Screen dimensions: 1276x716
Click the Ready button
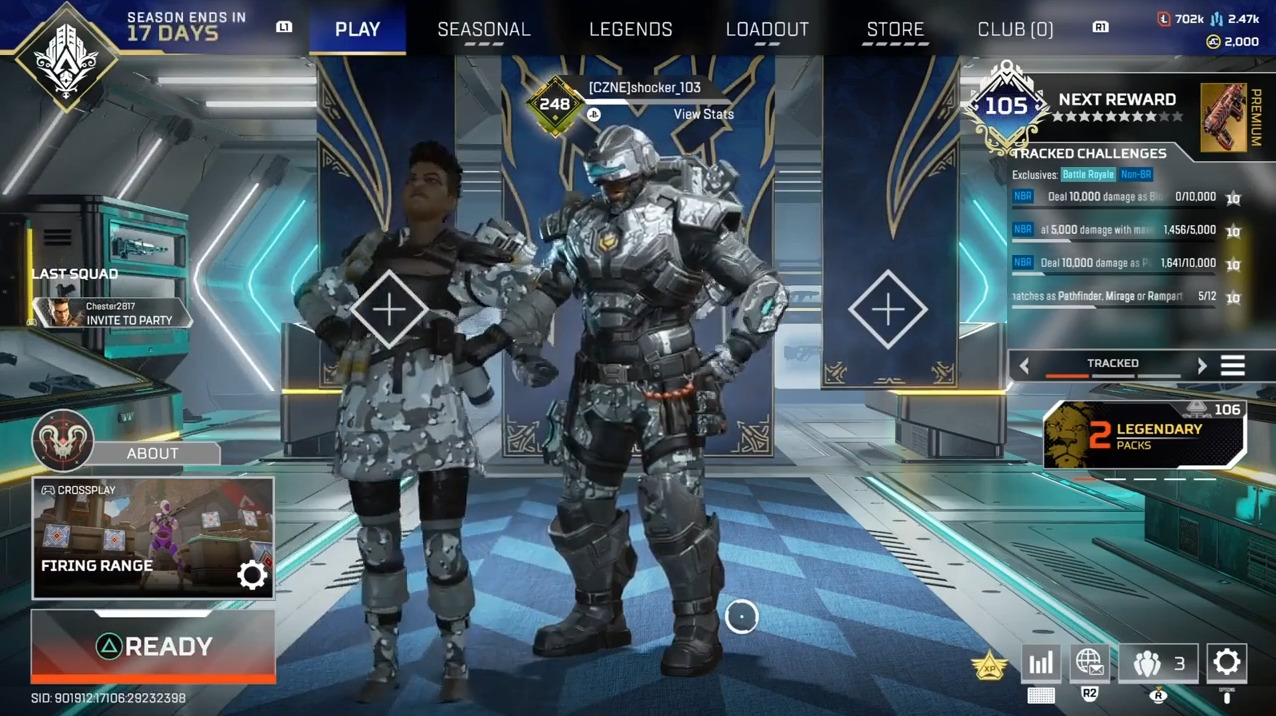click(153, 647)
